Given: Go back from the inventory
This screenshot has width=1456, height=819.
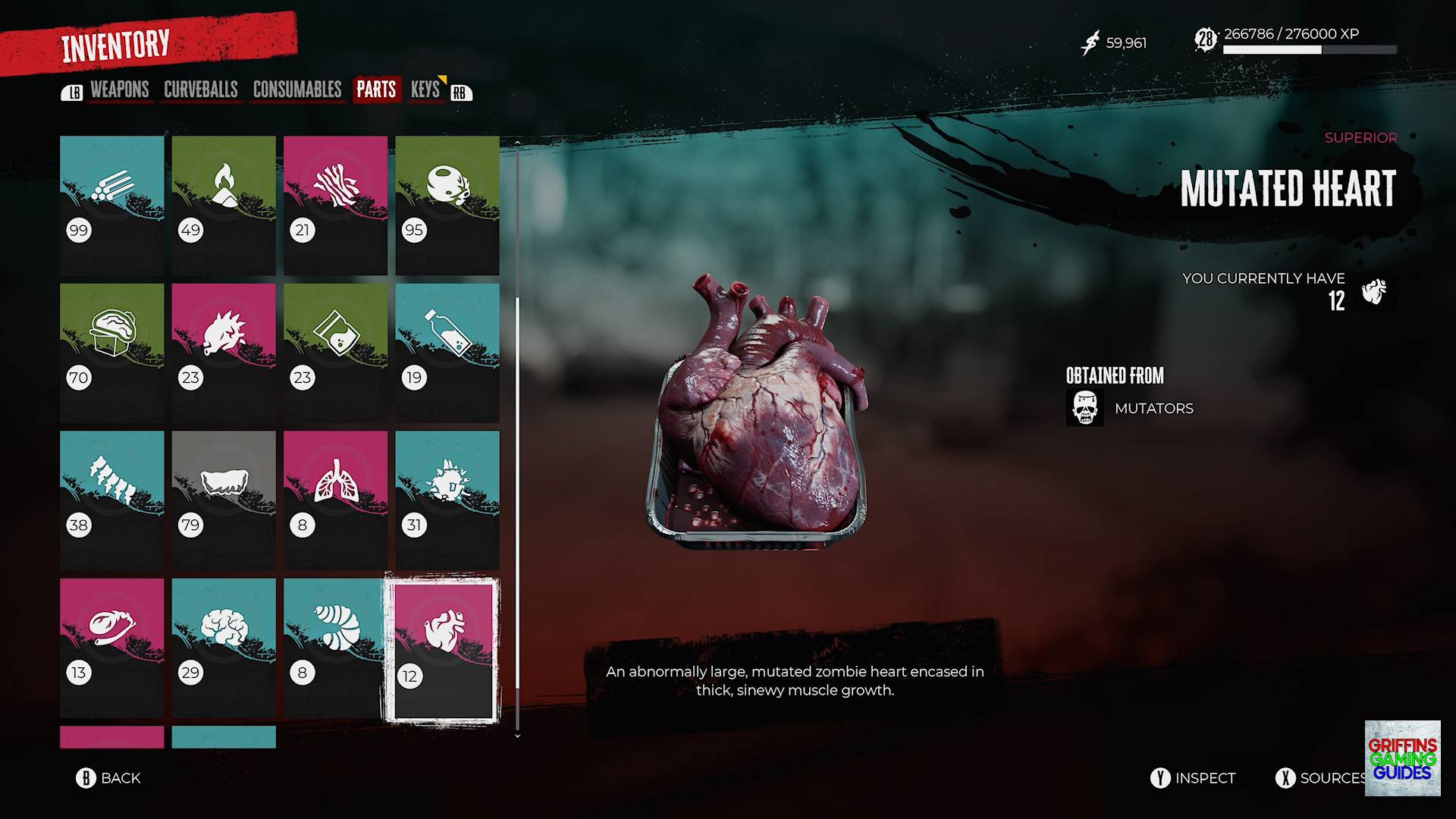Looking at the screenshot, I should click(108, 778).
